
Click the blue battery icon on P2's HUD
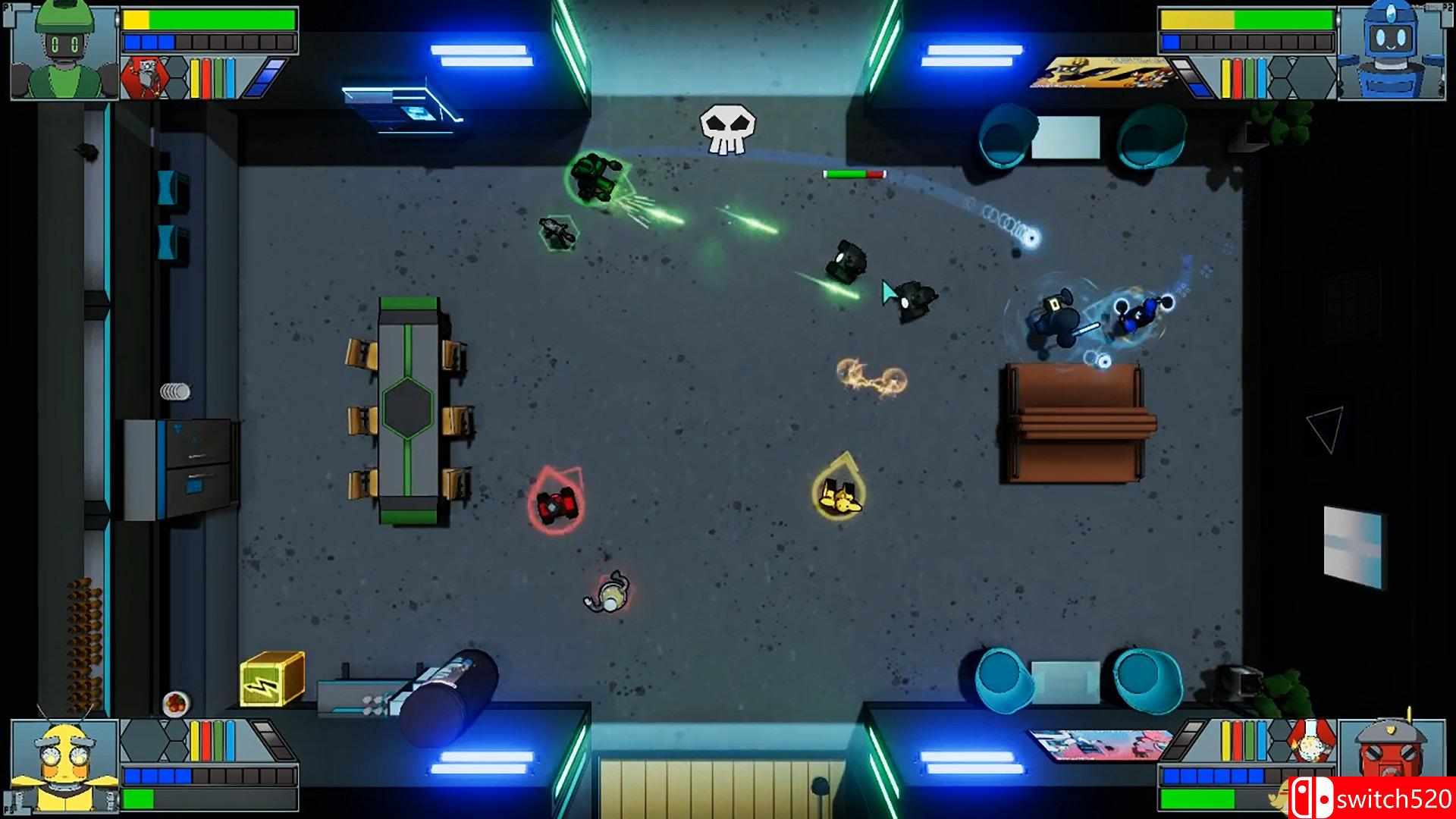[1262, 79]
